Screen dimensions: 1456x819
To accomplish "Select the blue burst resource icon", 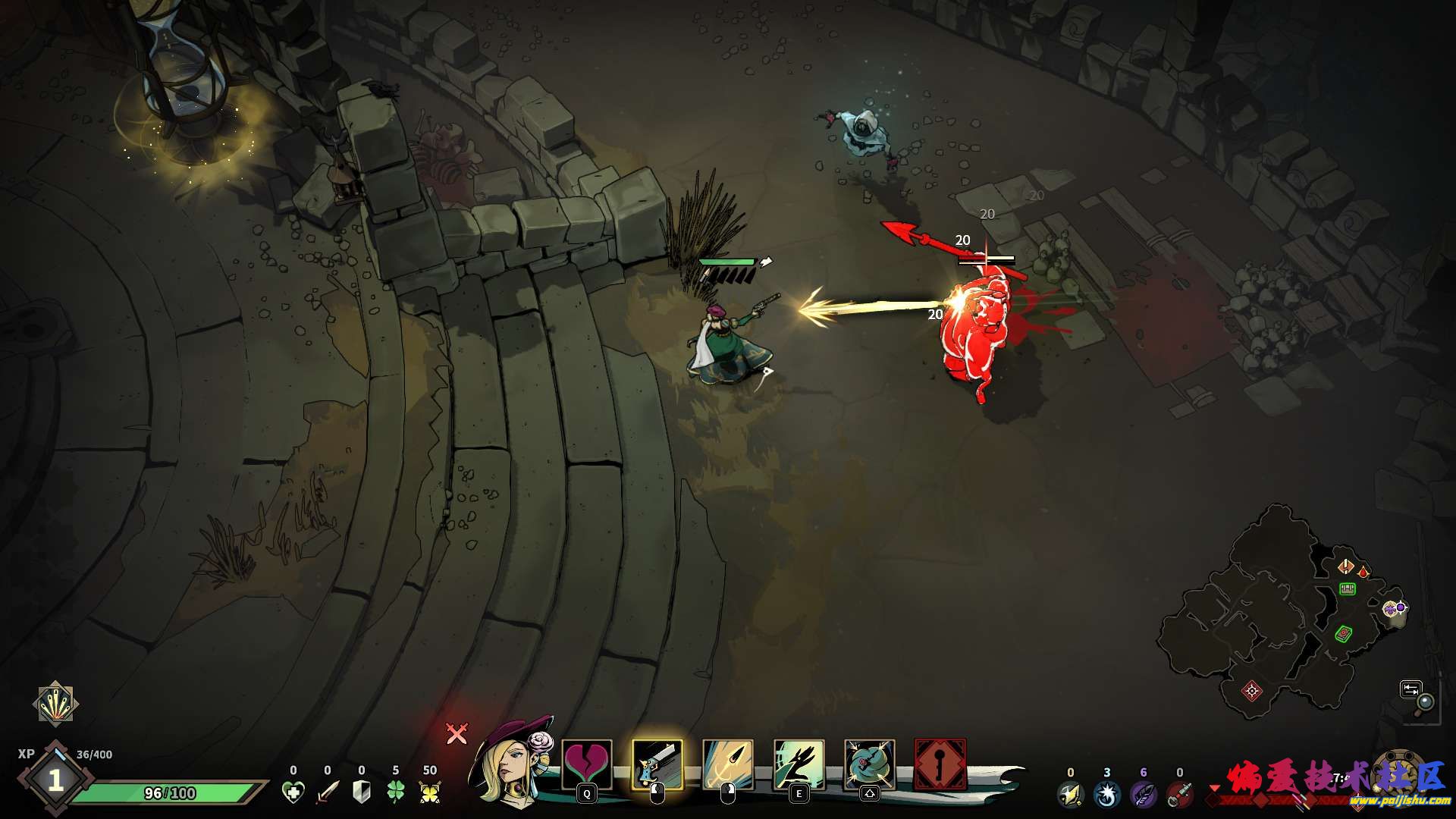I will pyautogui.click(x=1106, y=795).
